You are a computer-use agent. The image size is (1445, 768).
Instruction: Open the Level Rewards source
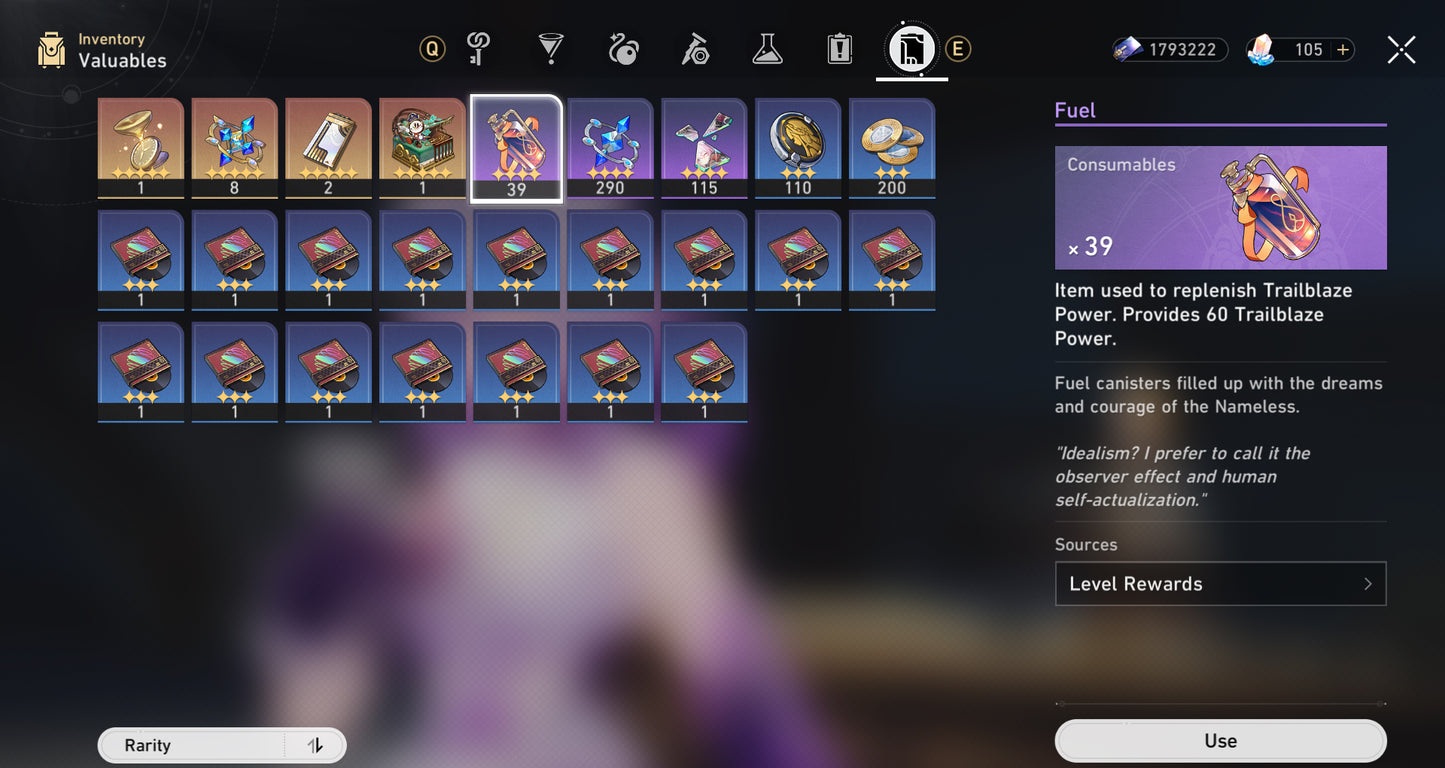(x=1220, y=584)
